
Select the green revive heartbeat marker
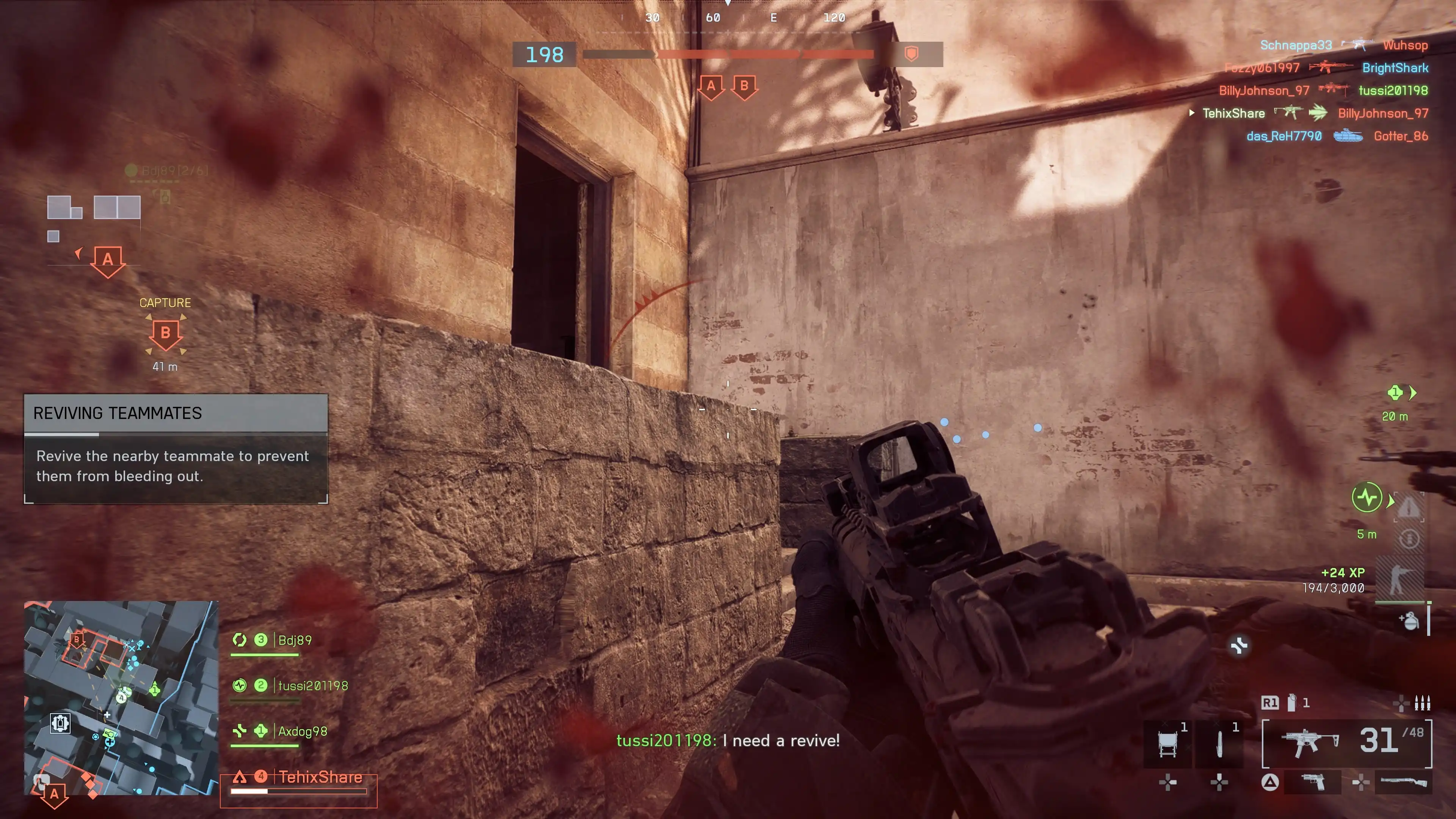(x=1367, y=497)
